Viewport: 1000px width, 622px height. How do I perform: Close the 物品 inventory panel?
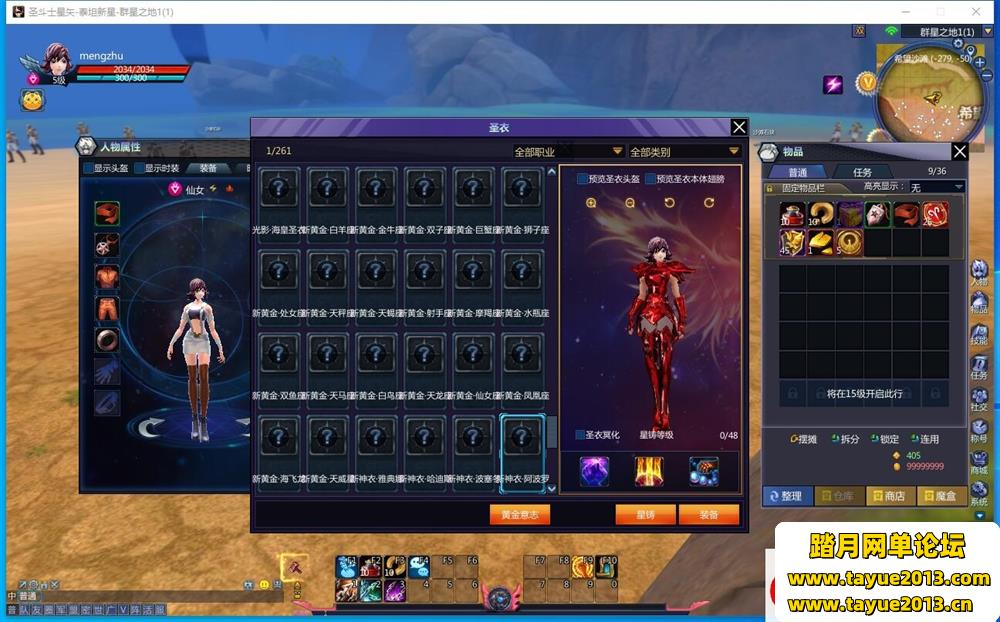959,151
